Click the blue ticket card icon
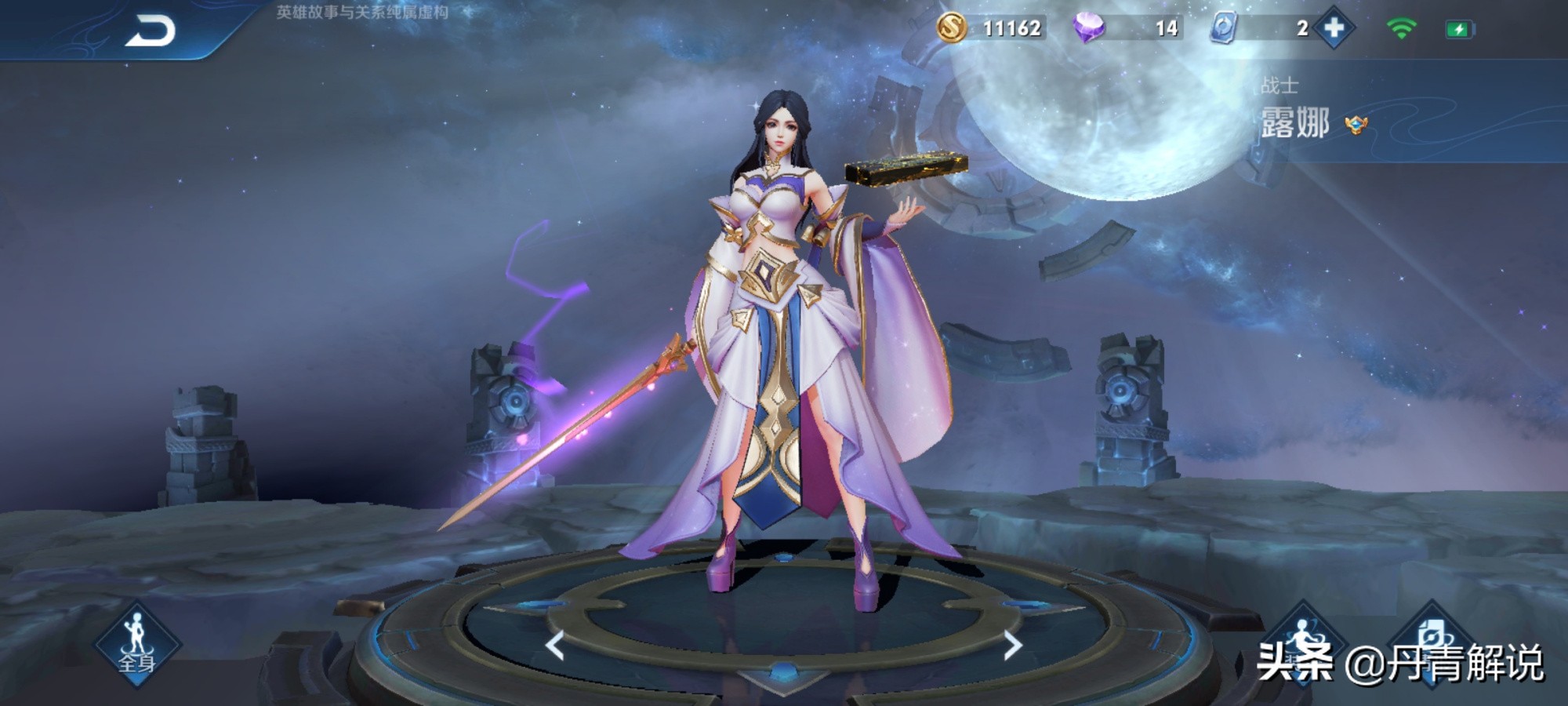1568x706 pixels. click(1223, 28)
